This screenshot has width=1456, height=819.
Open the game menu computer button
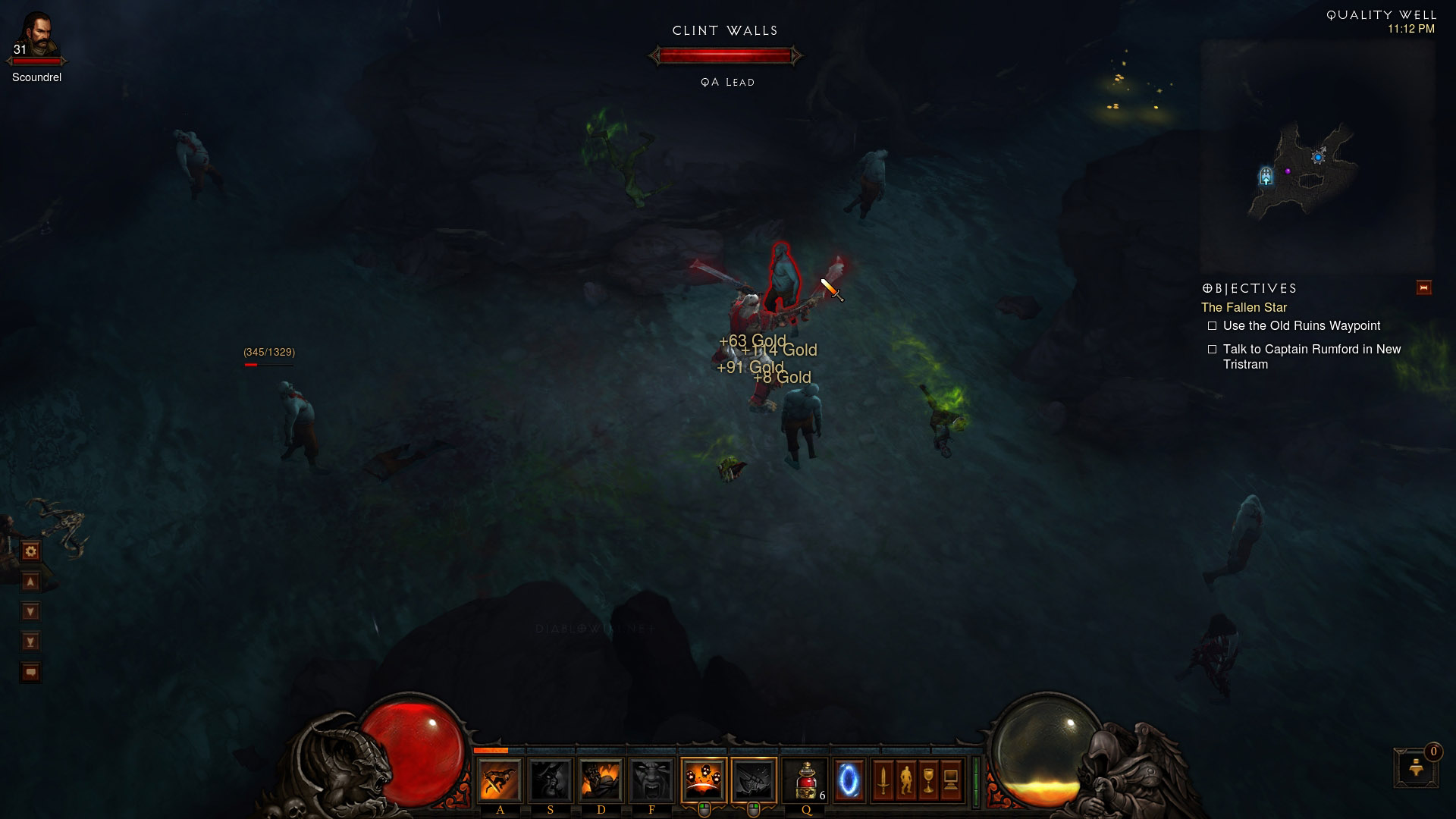(x=951, y=780)
